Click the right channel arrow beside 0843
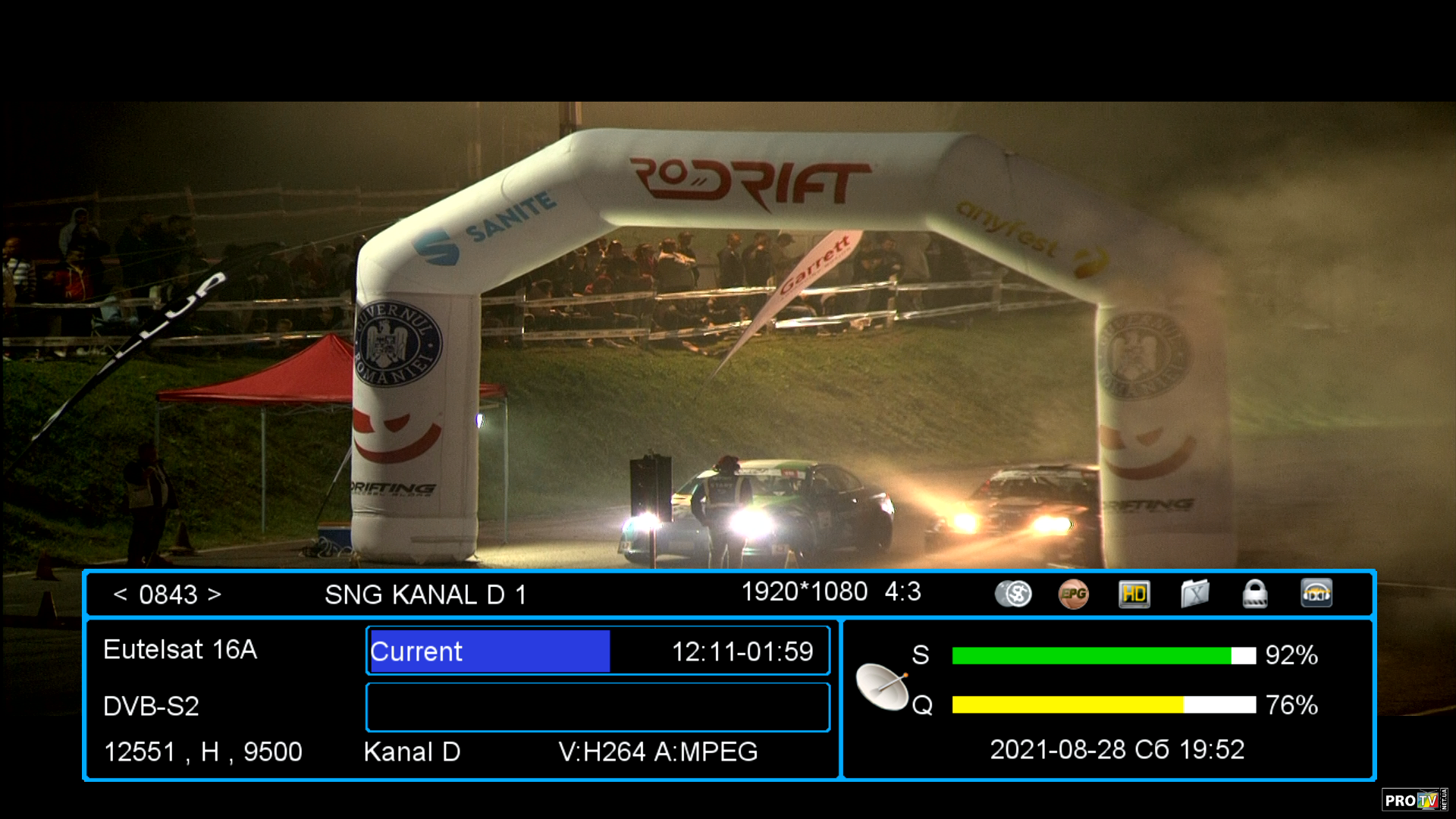Viewport: 1456px width, 819px height. (215, 595)
